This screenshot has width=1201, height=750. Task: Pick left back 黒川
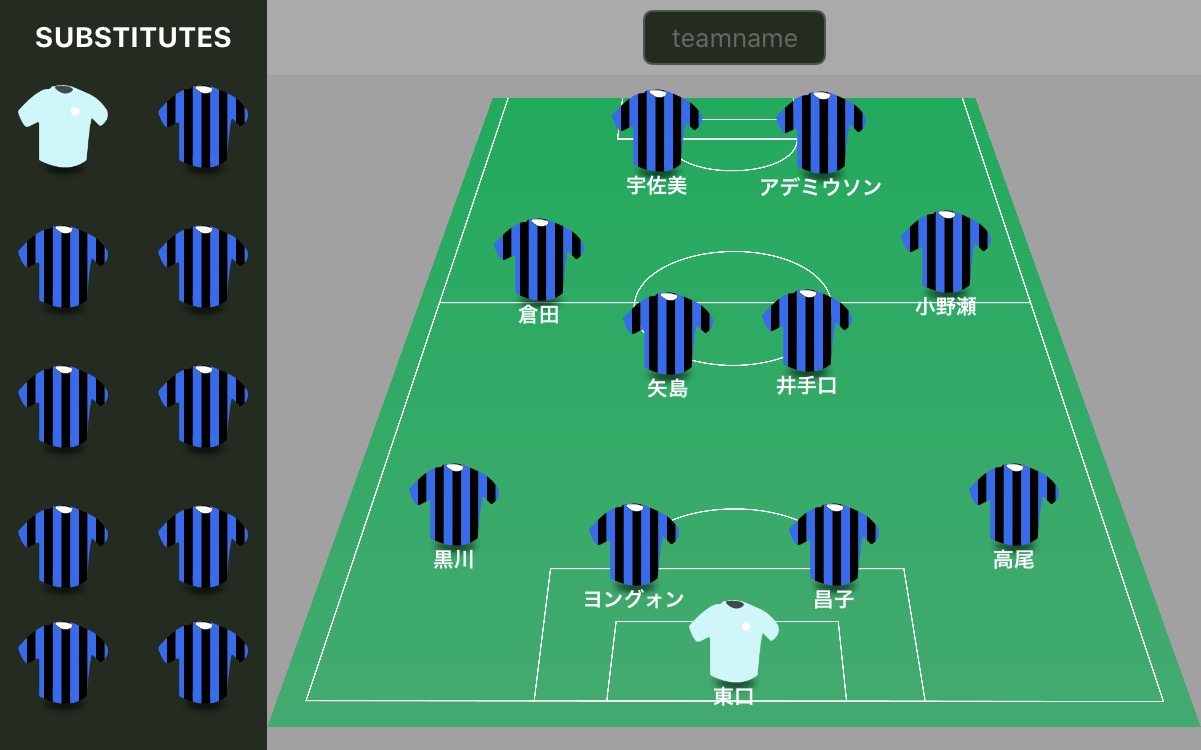click(454, 505)
